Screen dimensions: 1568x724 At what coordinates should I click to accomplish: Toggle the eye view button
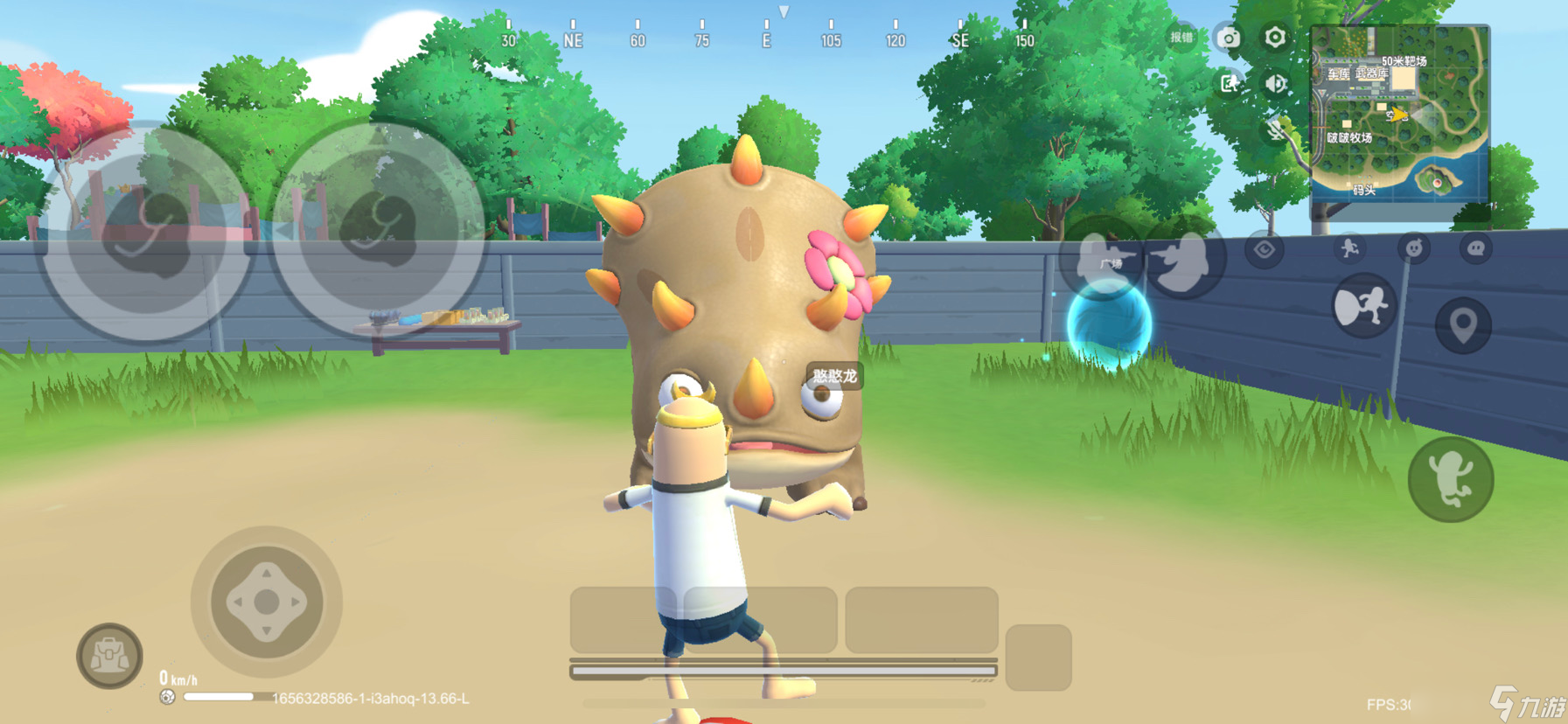(1265, 251)
